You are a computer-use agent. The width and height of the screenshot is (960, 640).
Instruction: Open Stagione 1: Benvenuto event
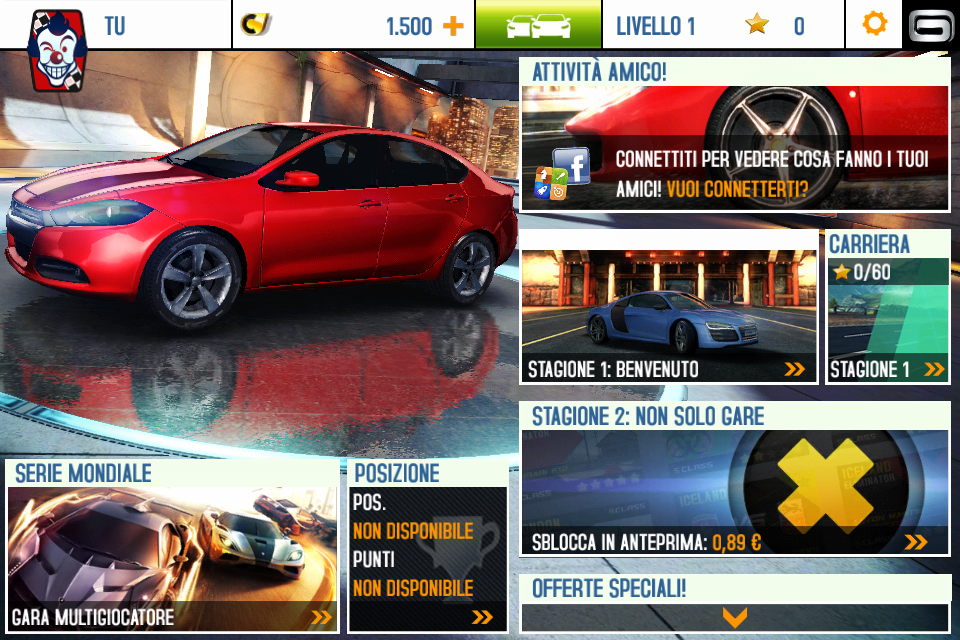[668, 317]
